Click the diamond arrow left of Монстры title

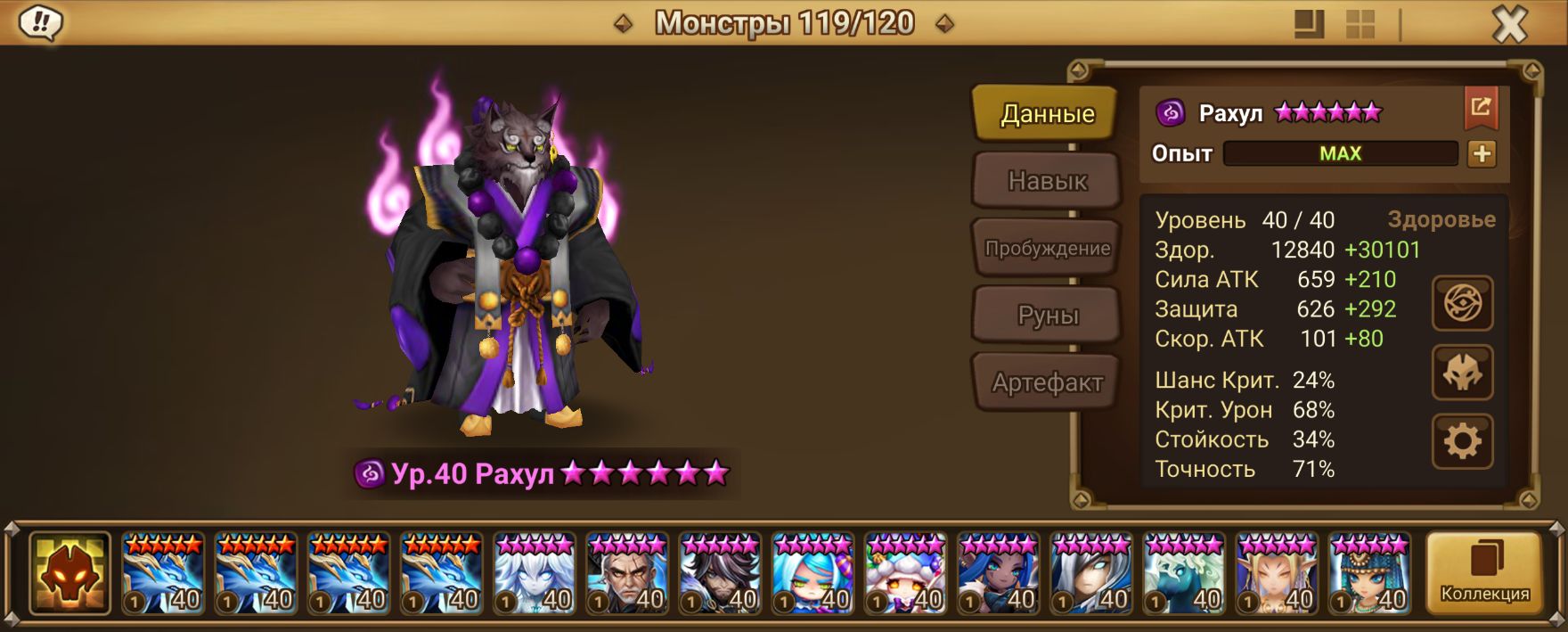pyautogui.click(x=624, y=24)
